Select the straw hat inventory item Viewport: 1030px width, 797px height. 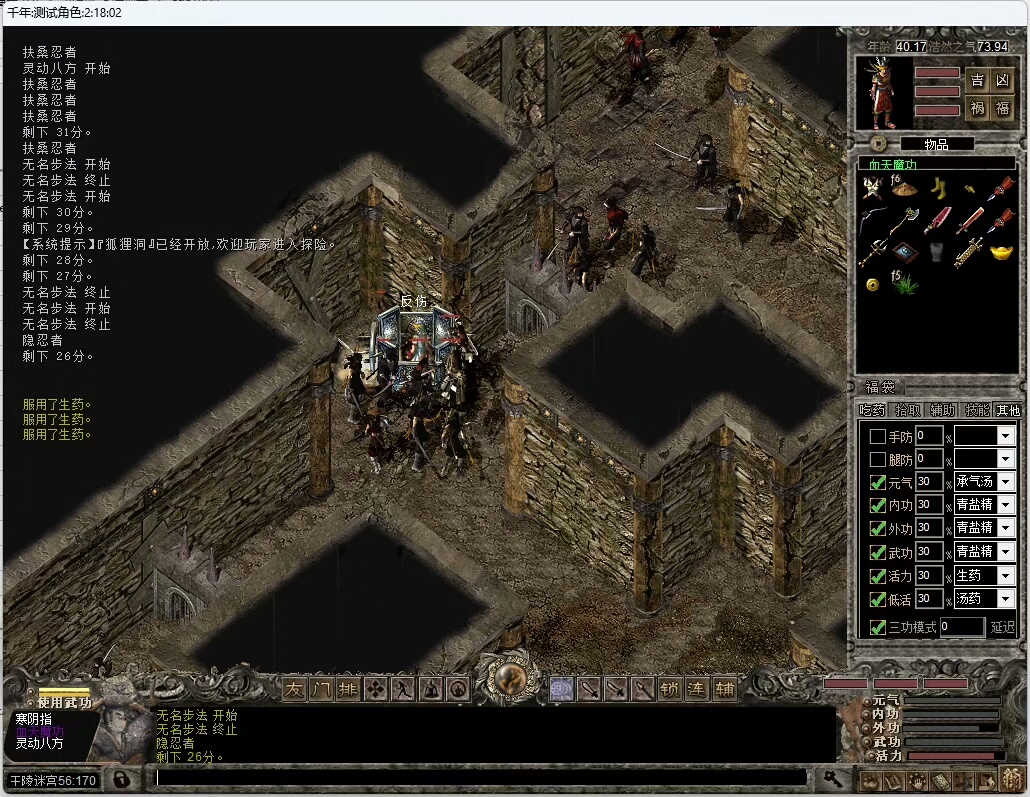click(904, 188)
